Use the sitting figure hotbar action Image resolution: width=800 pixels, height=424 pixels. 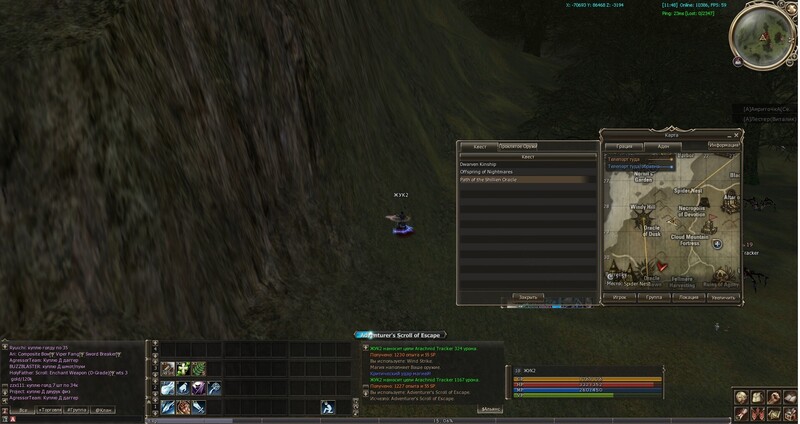(327, 407)
